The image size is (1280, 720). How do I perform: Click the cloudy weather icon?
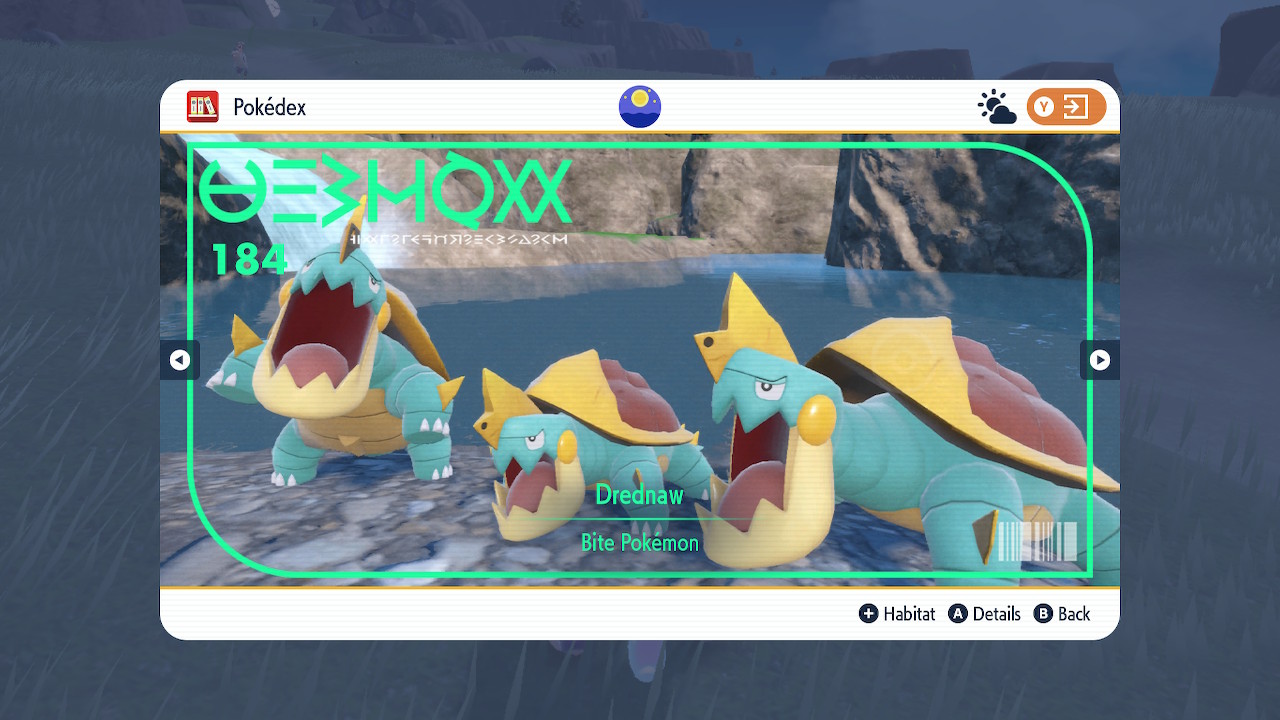click(996, 107)
